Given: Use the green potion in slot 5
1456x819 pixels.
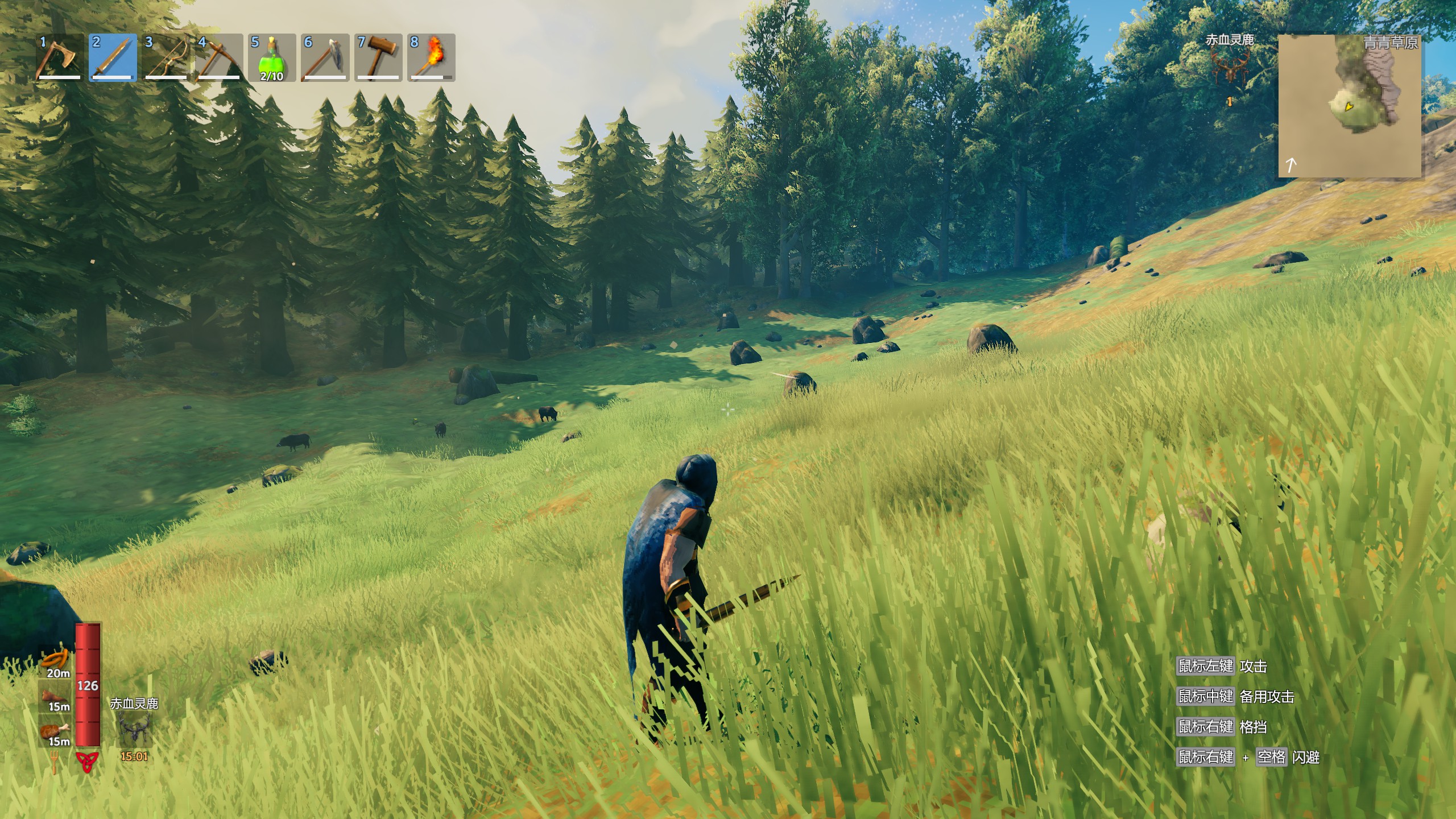Looking at the screenshot, I should pos(272,58).
